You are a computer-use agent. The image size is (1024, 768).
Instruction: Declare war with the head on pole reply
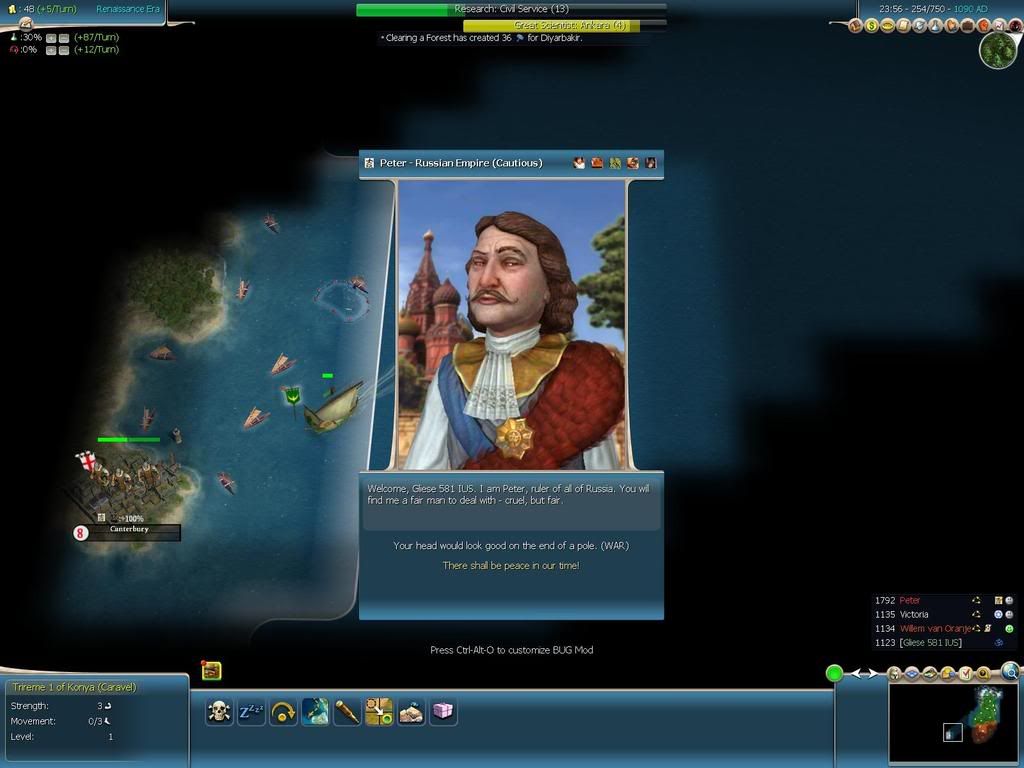click(511, 546)
